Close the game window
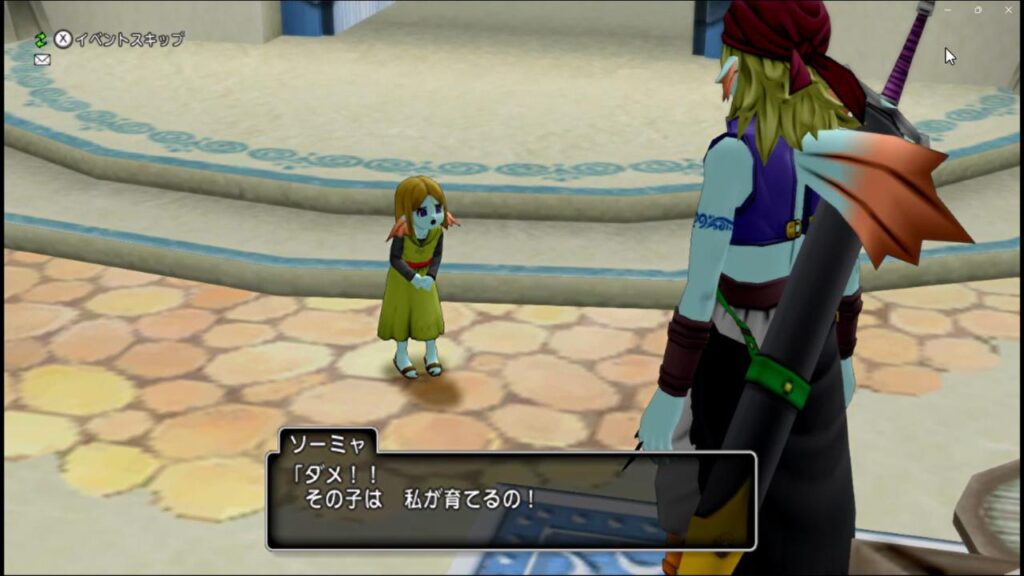The width and height of the screenshot is (1024, 576). pos(1008,10)
